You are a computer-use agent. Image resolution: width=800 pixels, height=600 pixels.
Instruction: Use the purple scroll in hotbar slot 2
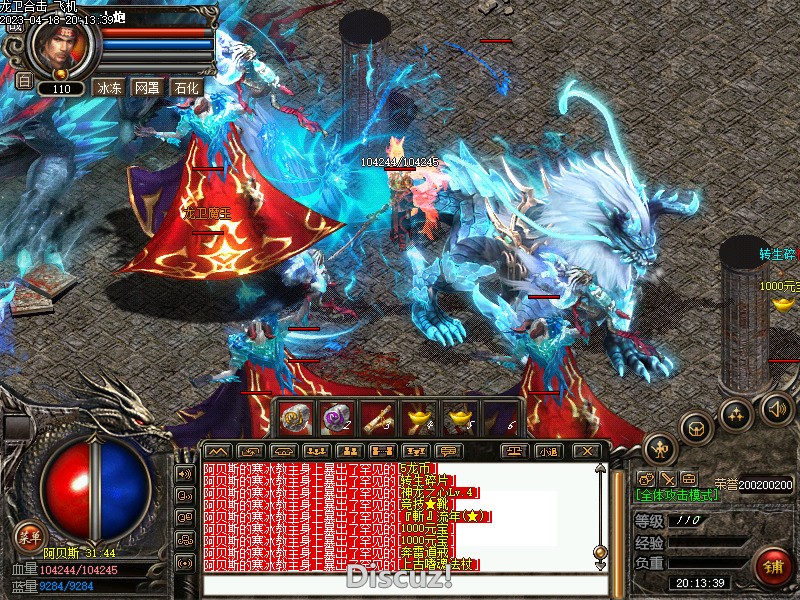[334, 418]
